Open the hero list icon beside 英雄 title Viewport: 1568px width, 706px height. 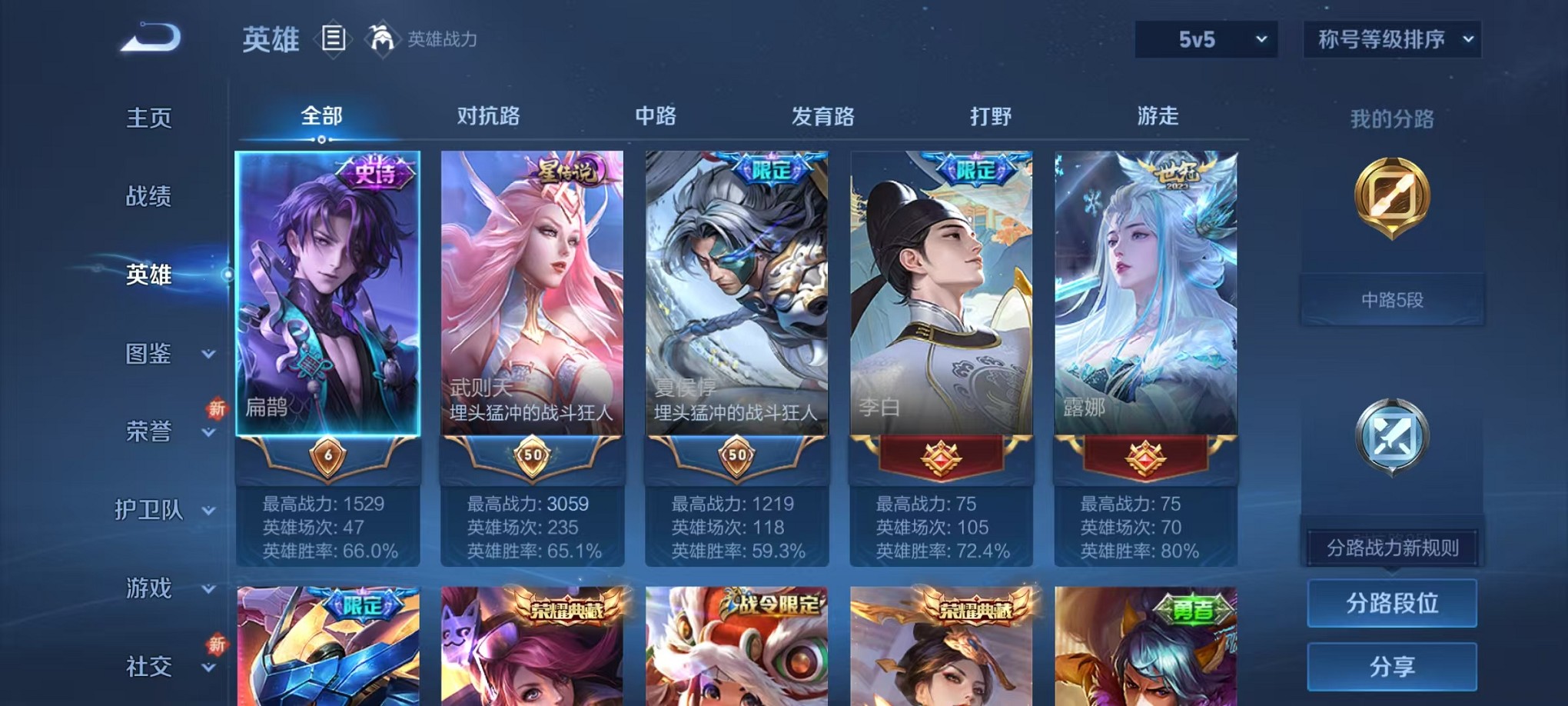point(334,38)
